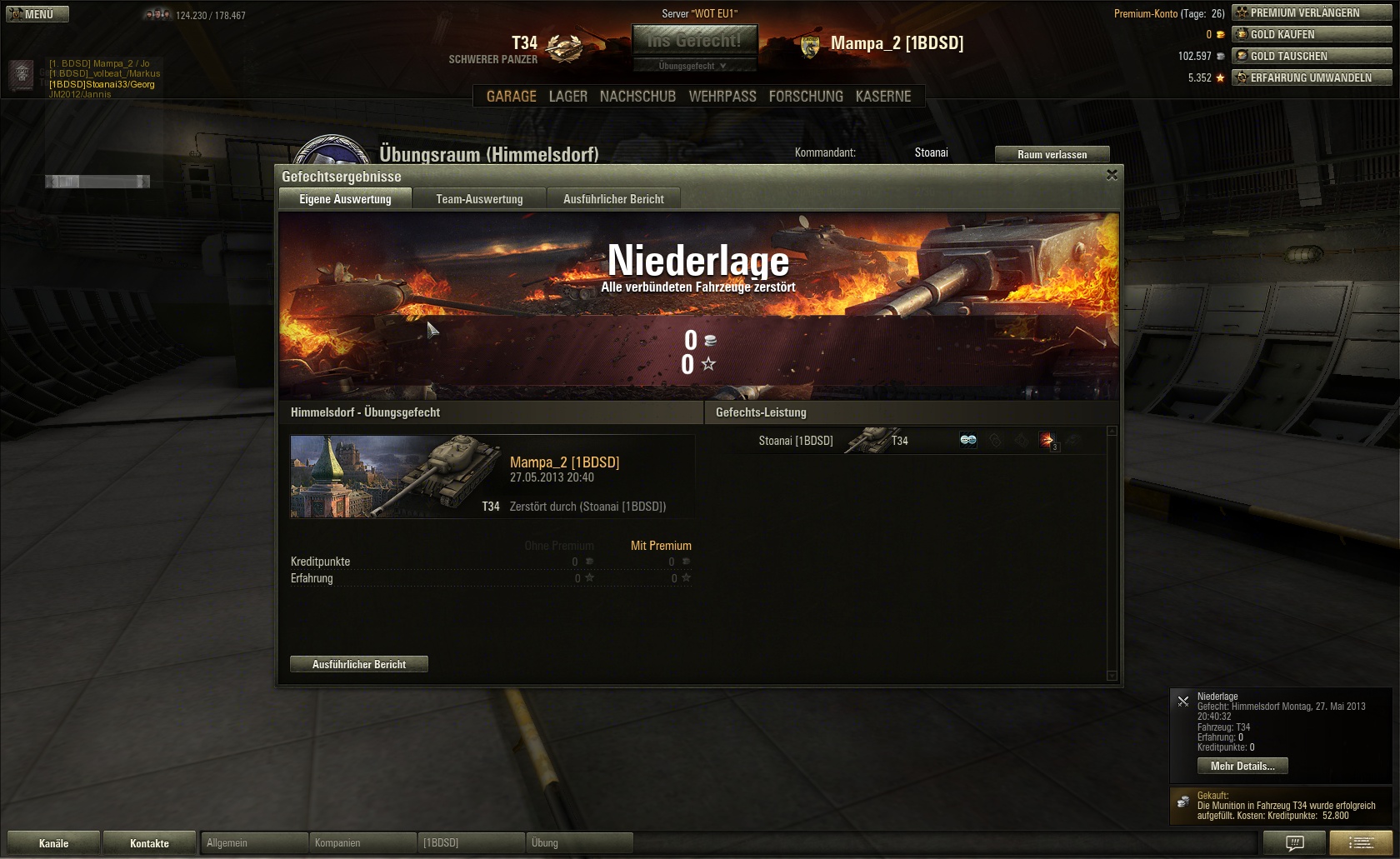The image size is (1400, 859).
Task: Show more details with Mehr Details
Action: (1242, 767)
